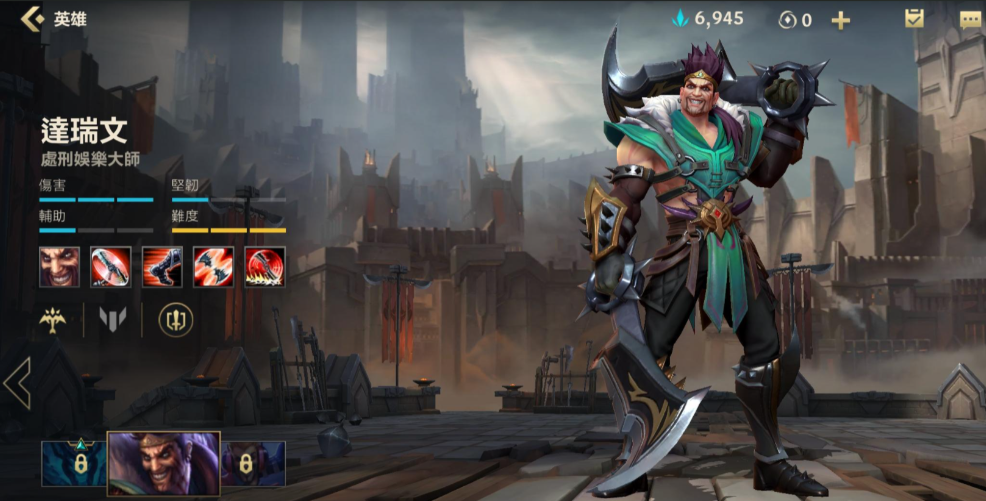
Task: Click the gold winged marksman role icon
Action: (x=52, y=320)
